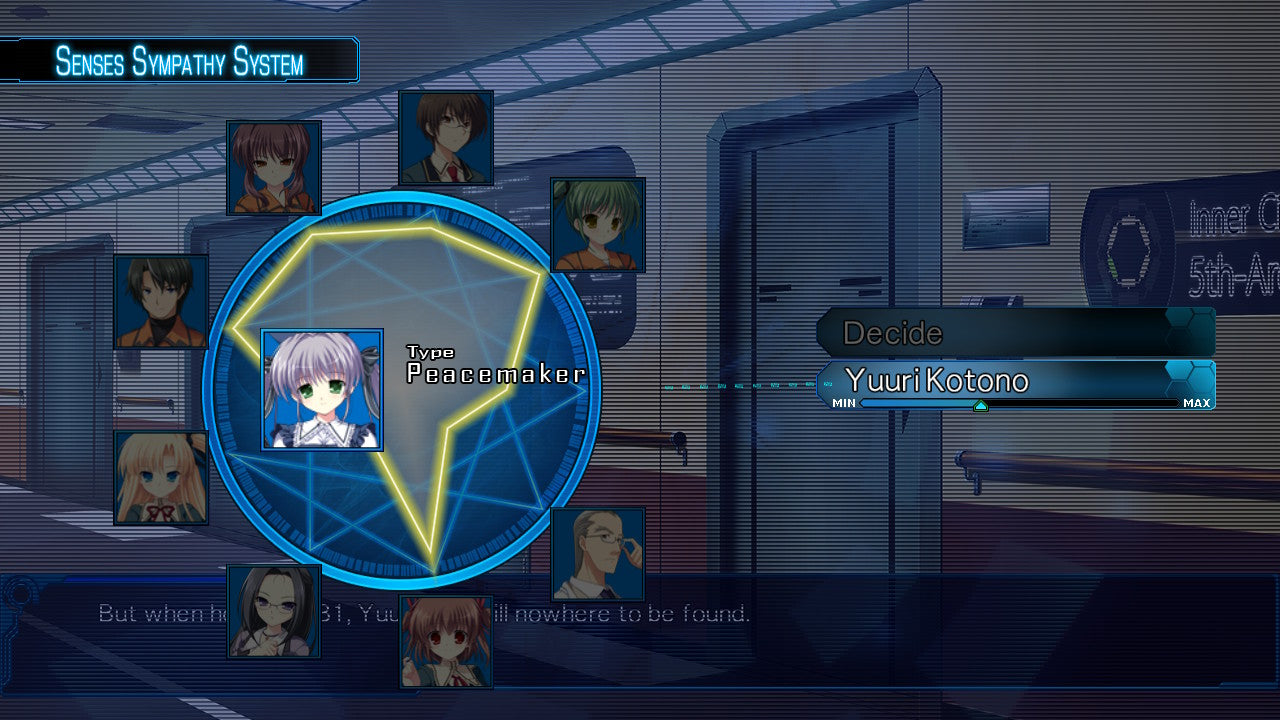The width and height of the screenshot is (1280, 720).
Task: Adjust the MIN to MAX sympathy slider
Action: tap(980, 404)
